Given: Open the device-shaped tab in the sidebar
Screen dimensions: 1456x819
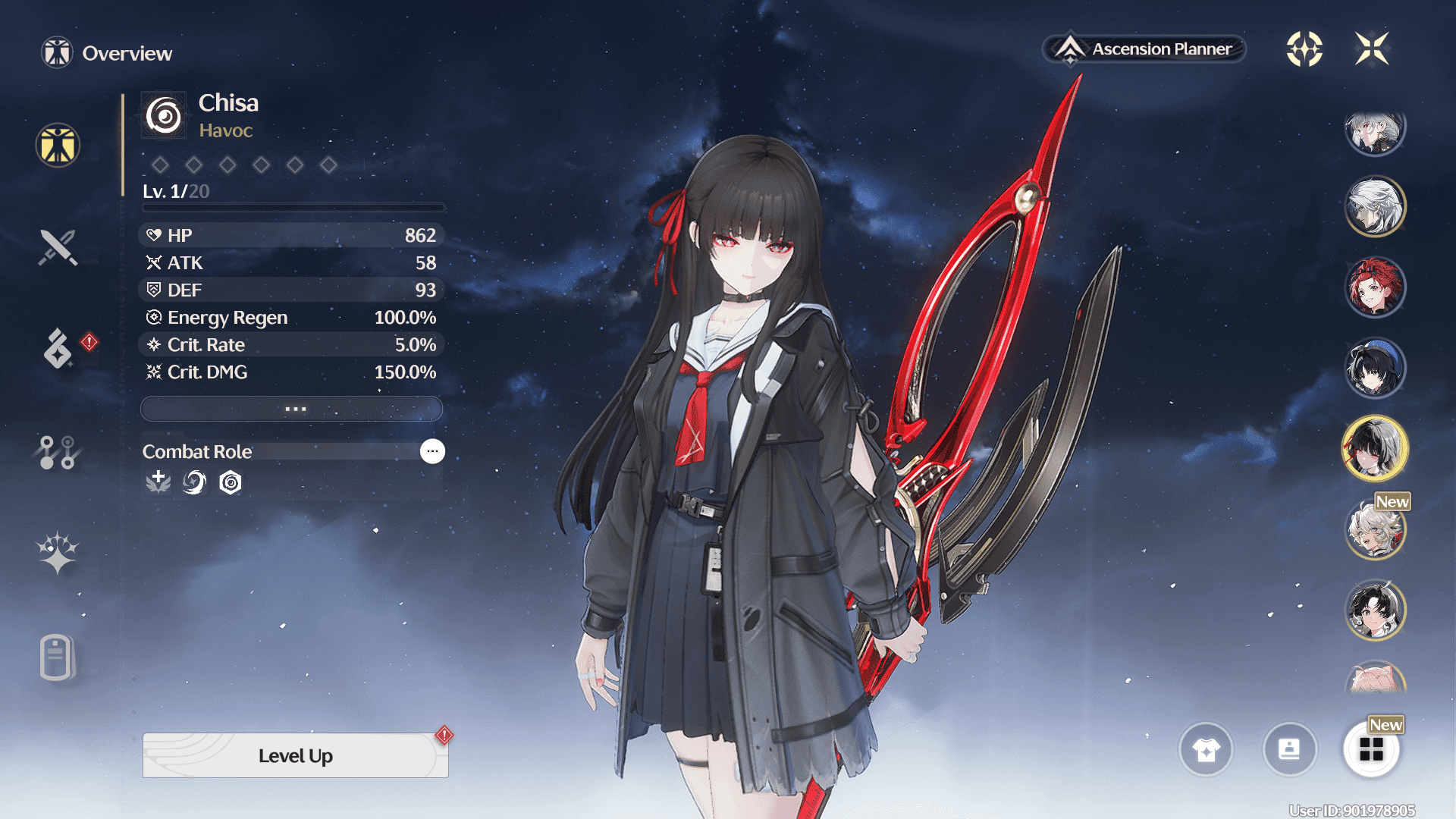Looking at the screenshot, I should click(56, 657).
